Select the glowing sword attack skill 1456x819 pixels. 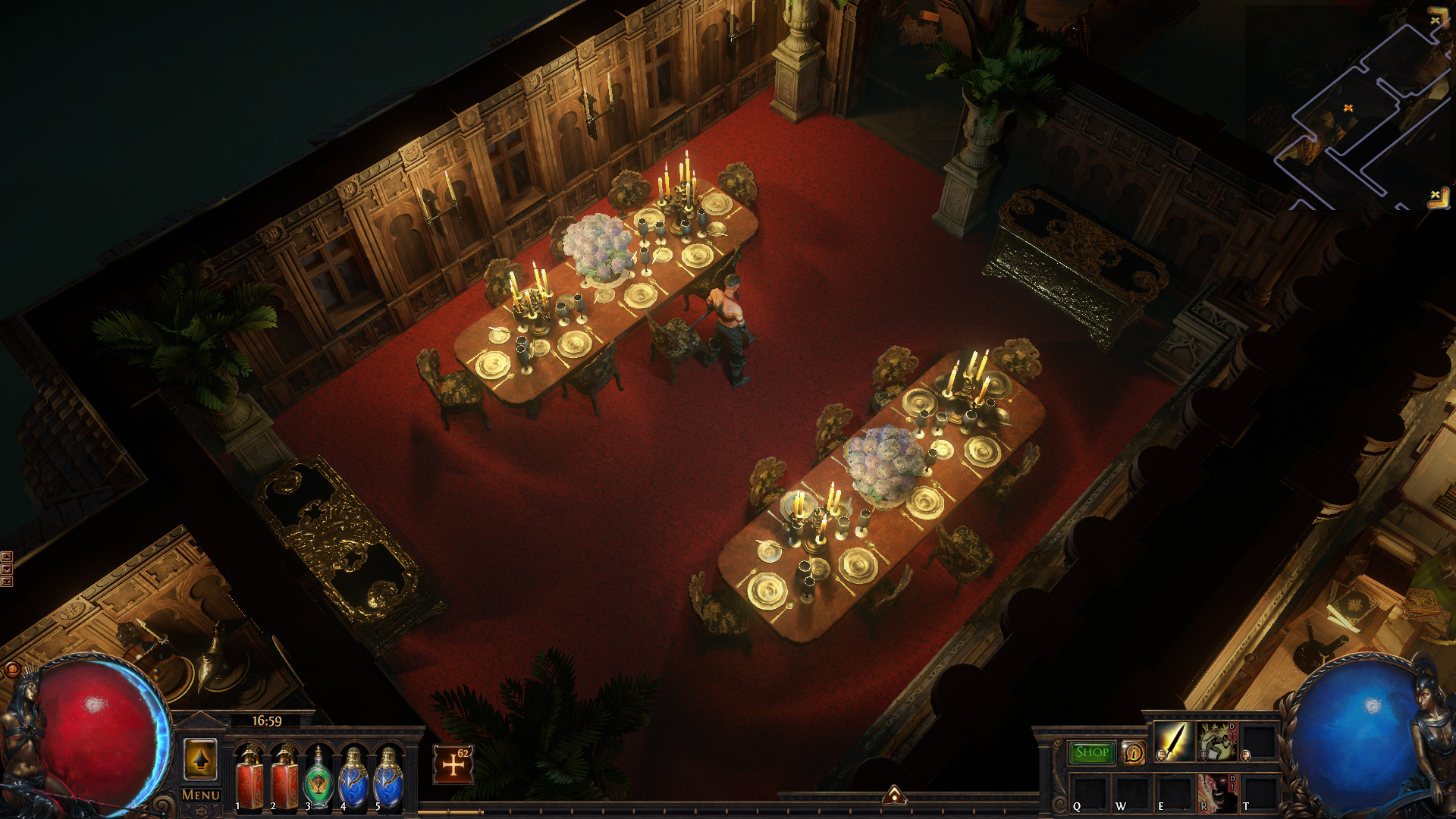pyautogui.click(x=1173, y=741)
